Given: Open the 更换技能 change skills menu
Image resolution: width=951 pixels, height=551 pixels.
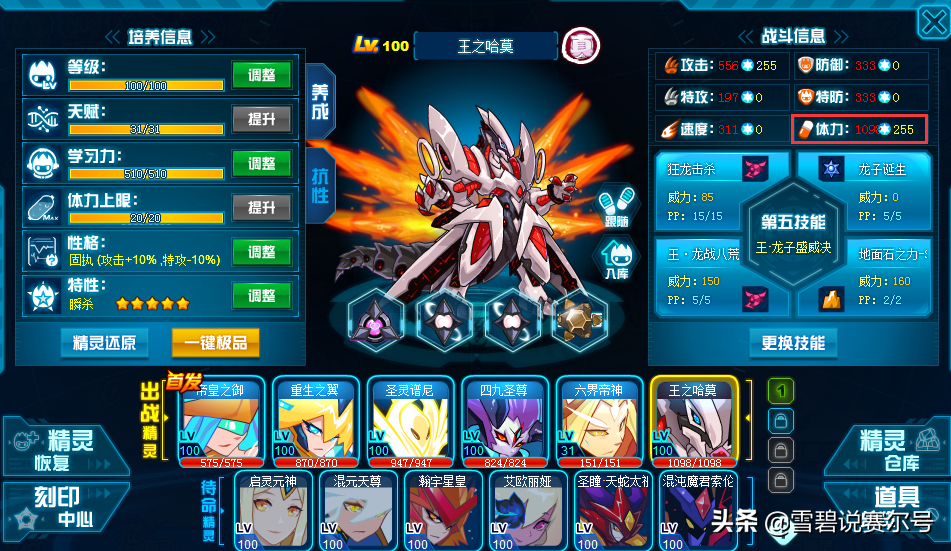Looking at the screenshot, I should pos(793,343).
